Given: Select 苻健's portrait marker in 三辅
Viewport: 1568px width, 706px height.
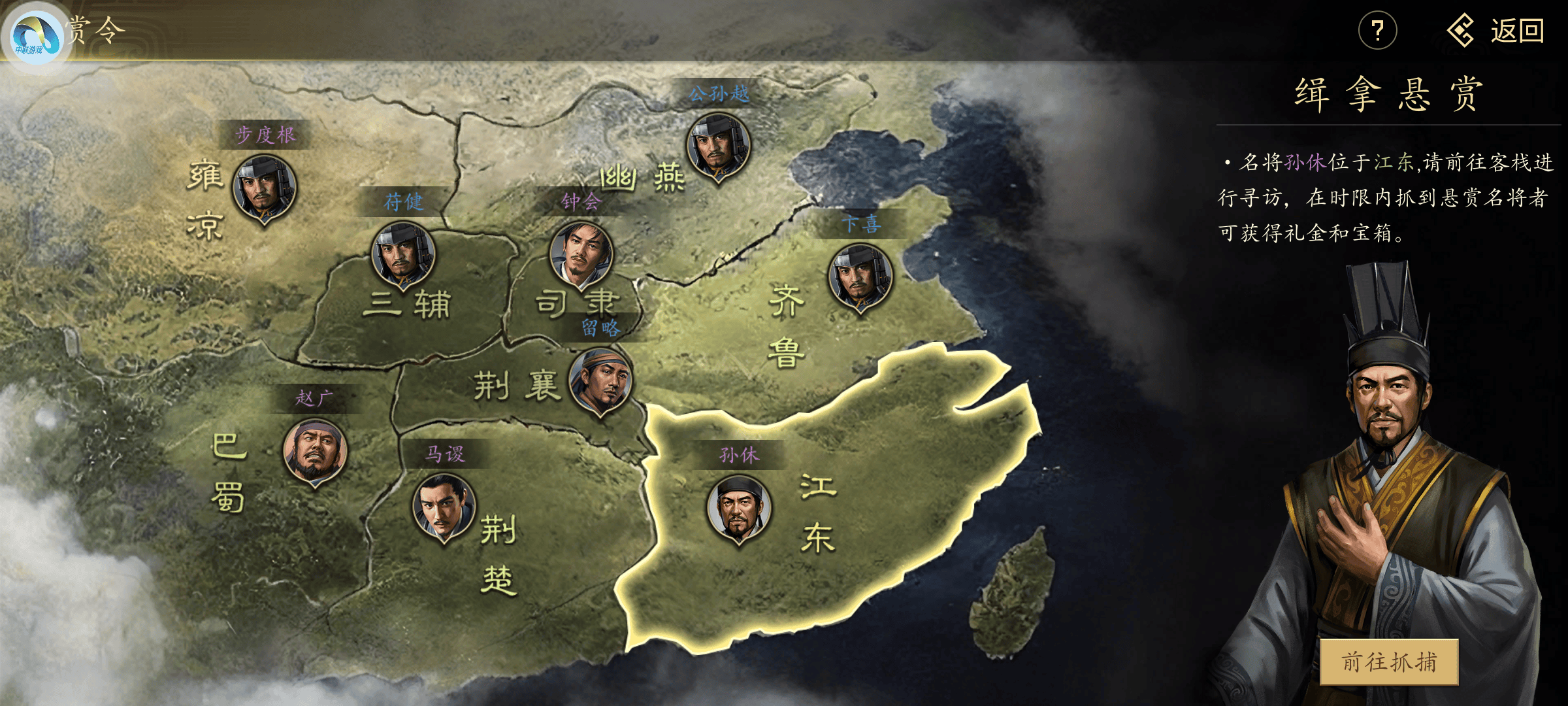Looking at the screenshot, I should [x=403, y=255].
